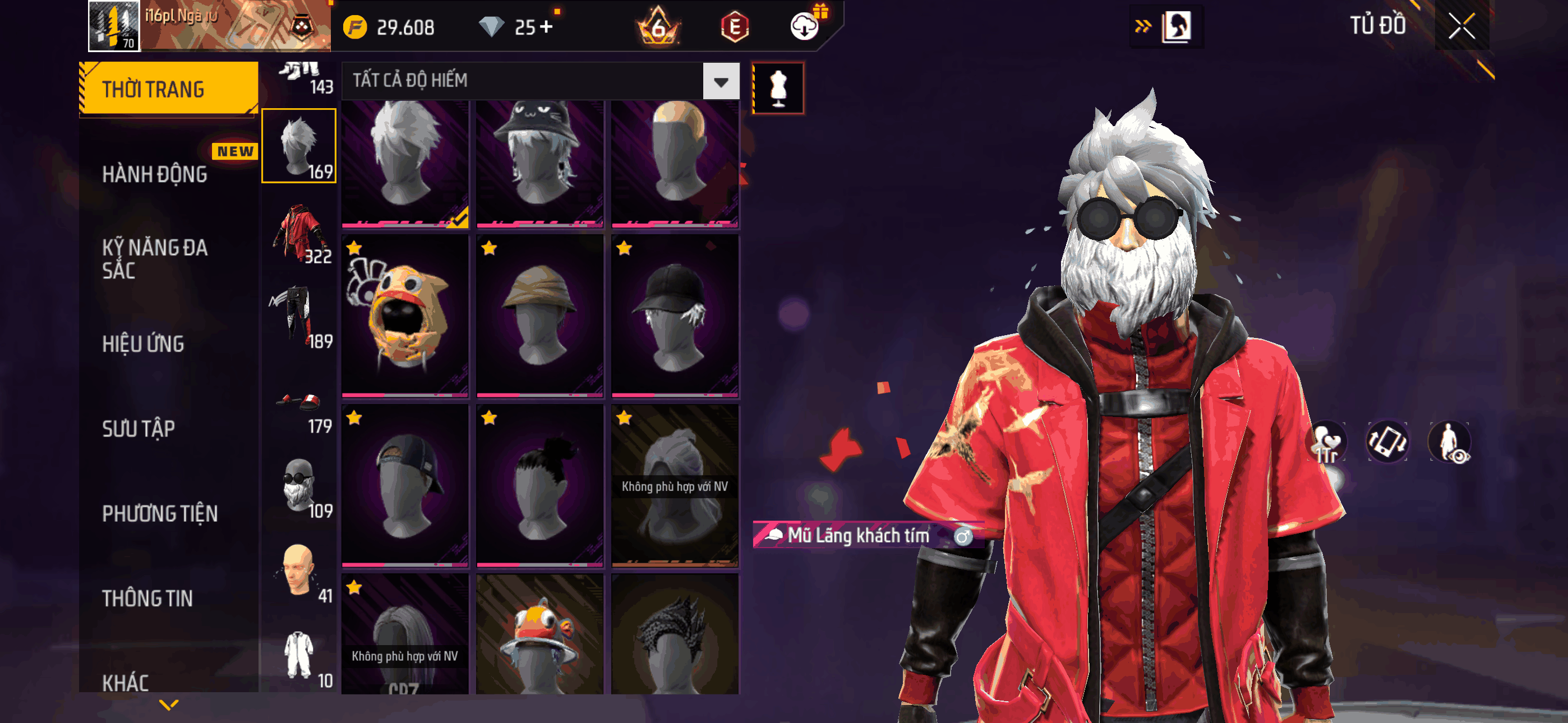Viewport: 1568px width, 723px height.
Task: Select the Hiệu Ứng tab
Action: tap(143, 344)
